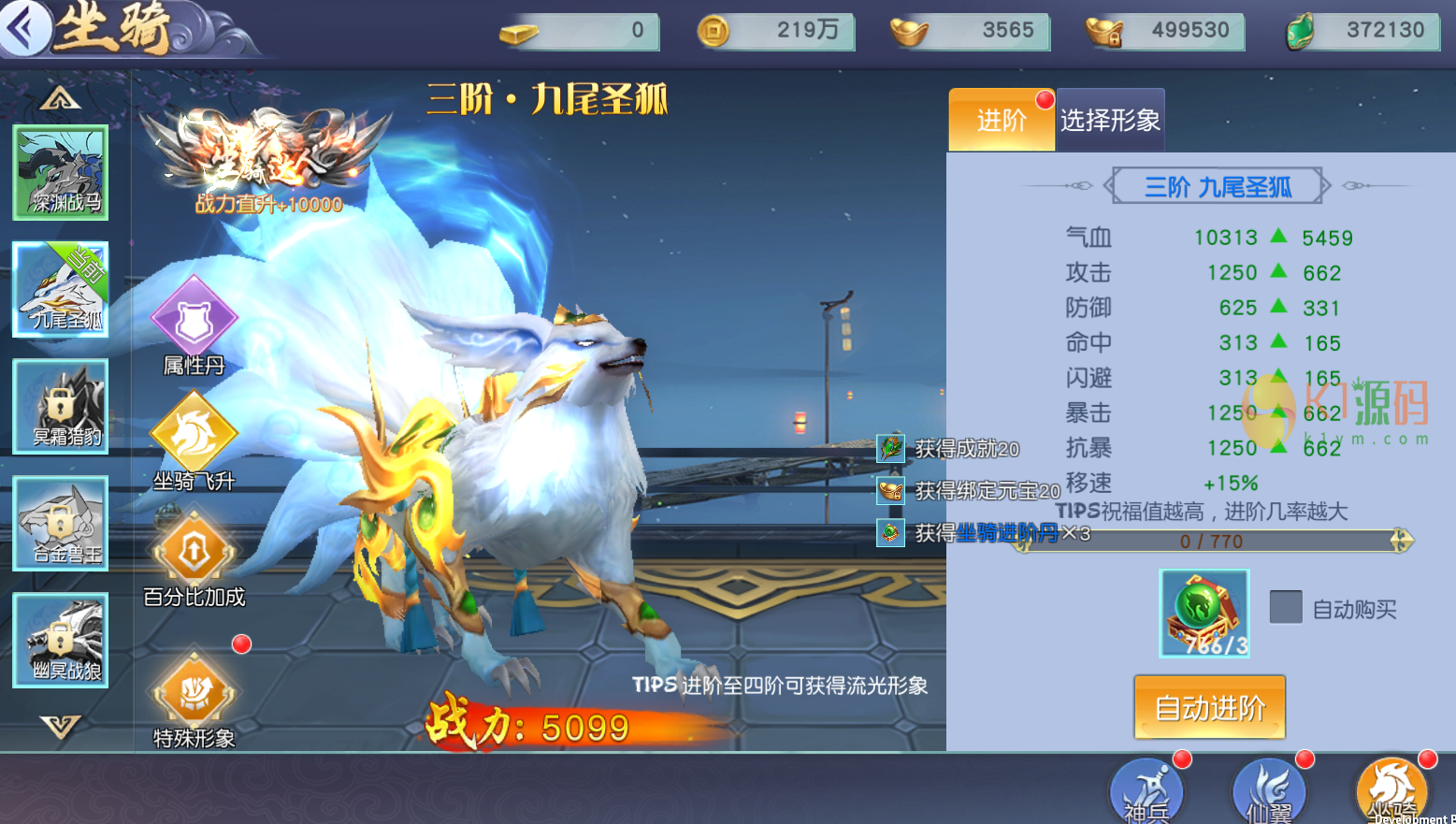Go back using the arrow button
This screenshot has height=824, width=1456.
24,28
